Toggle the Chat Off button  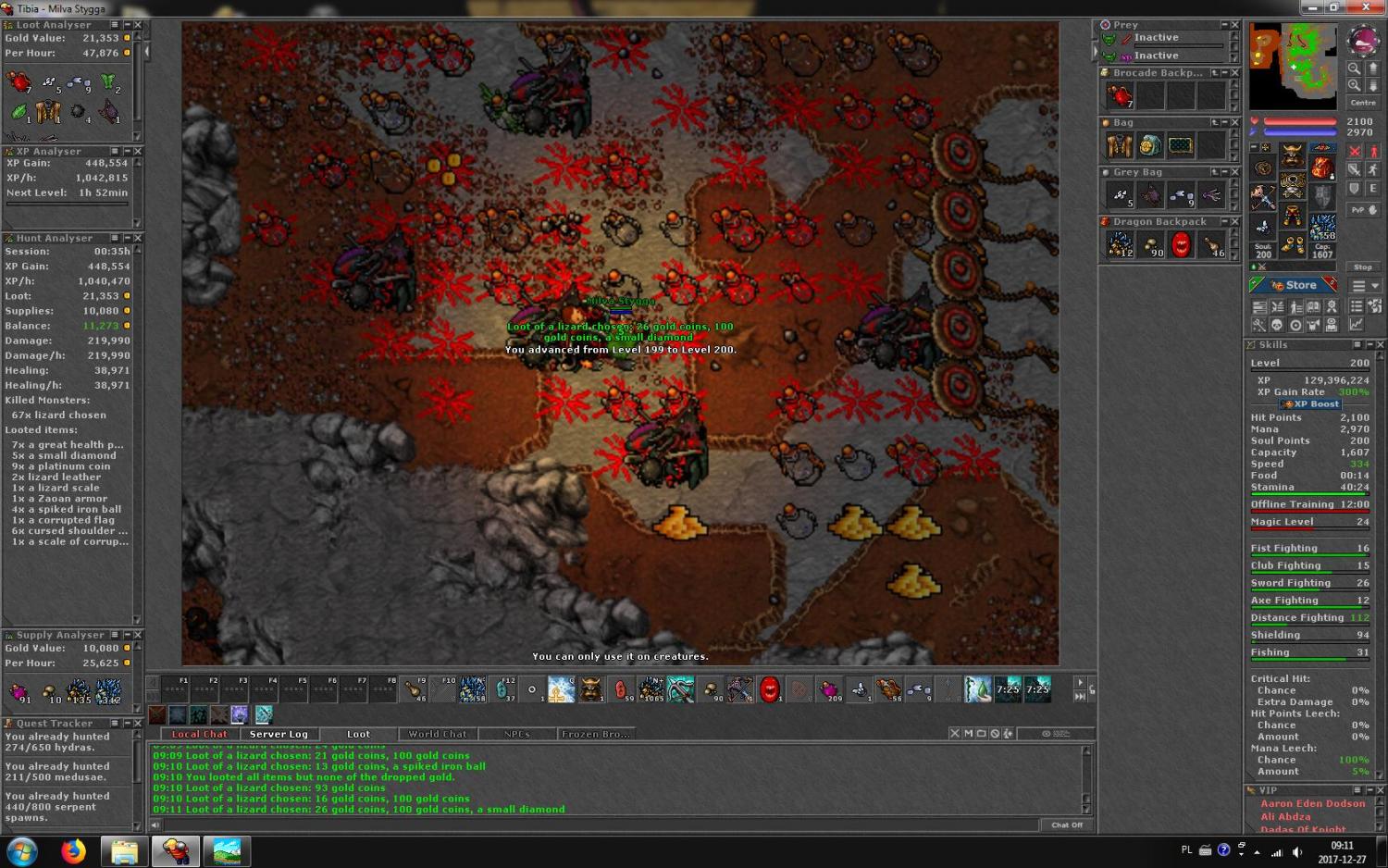coord(1066,825)
